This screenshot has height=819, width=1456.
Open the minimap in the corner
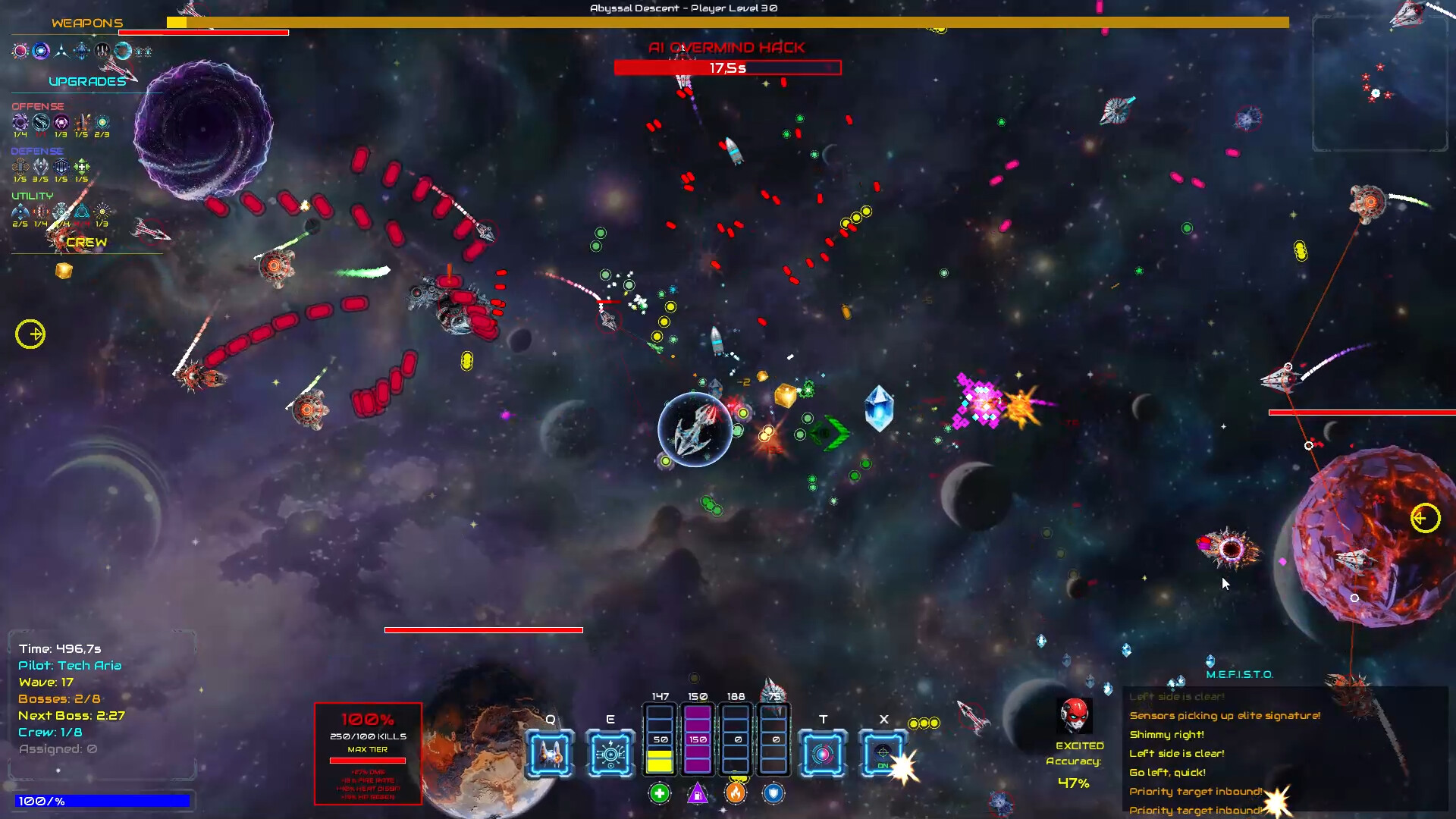(x=1380, y=83)
